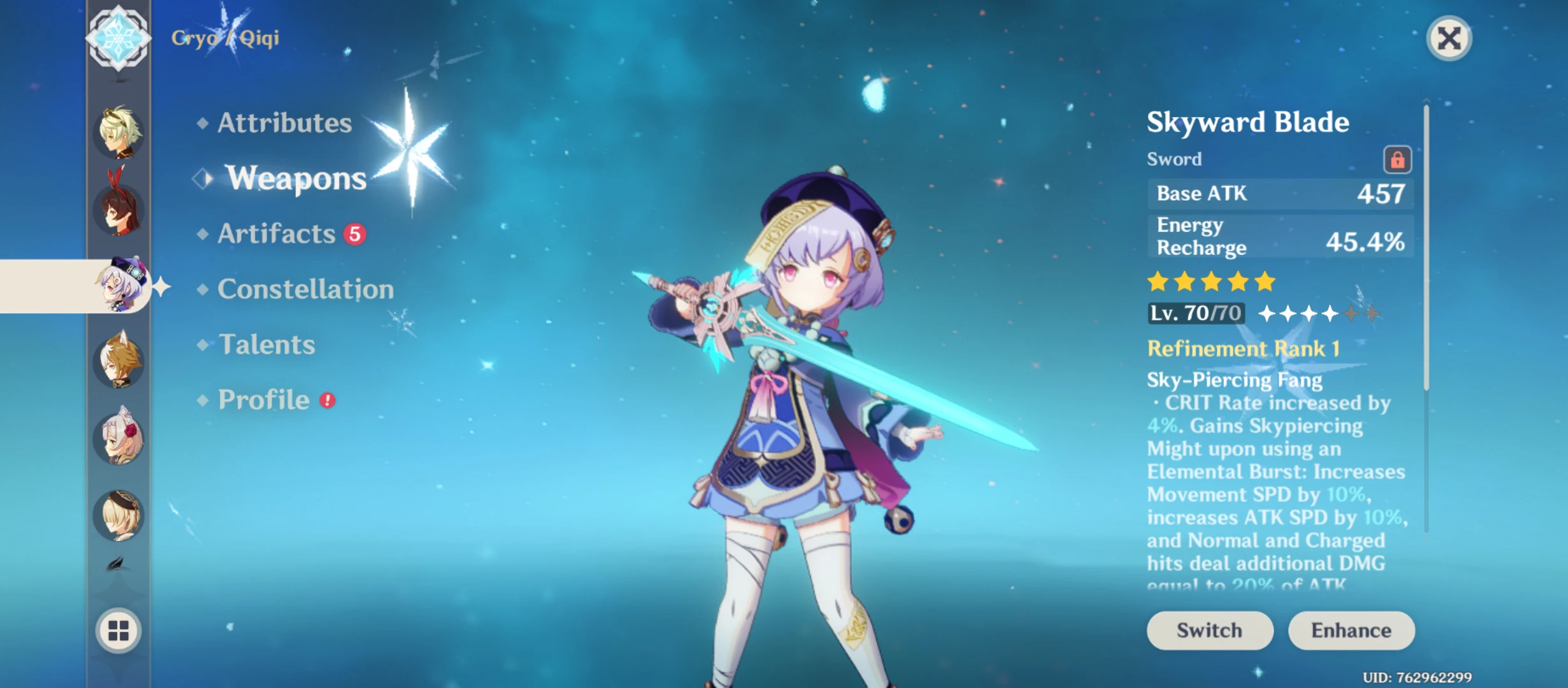1568x688 pixels.
Task: Select Bennett's portrait in the character sidebar
Action: click(118, 131)
